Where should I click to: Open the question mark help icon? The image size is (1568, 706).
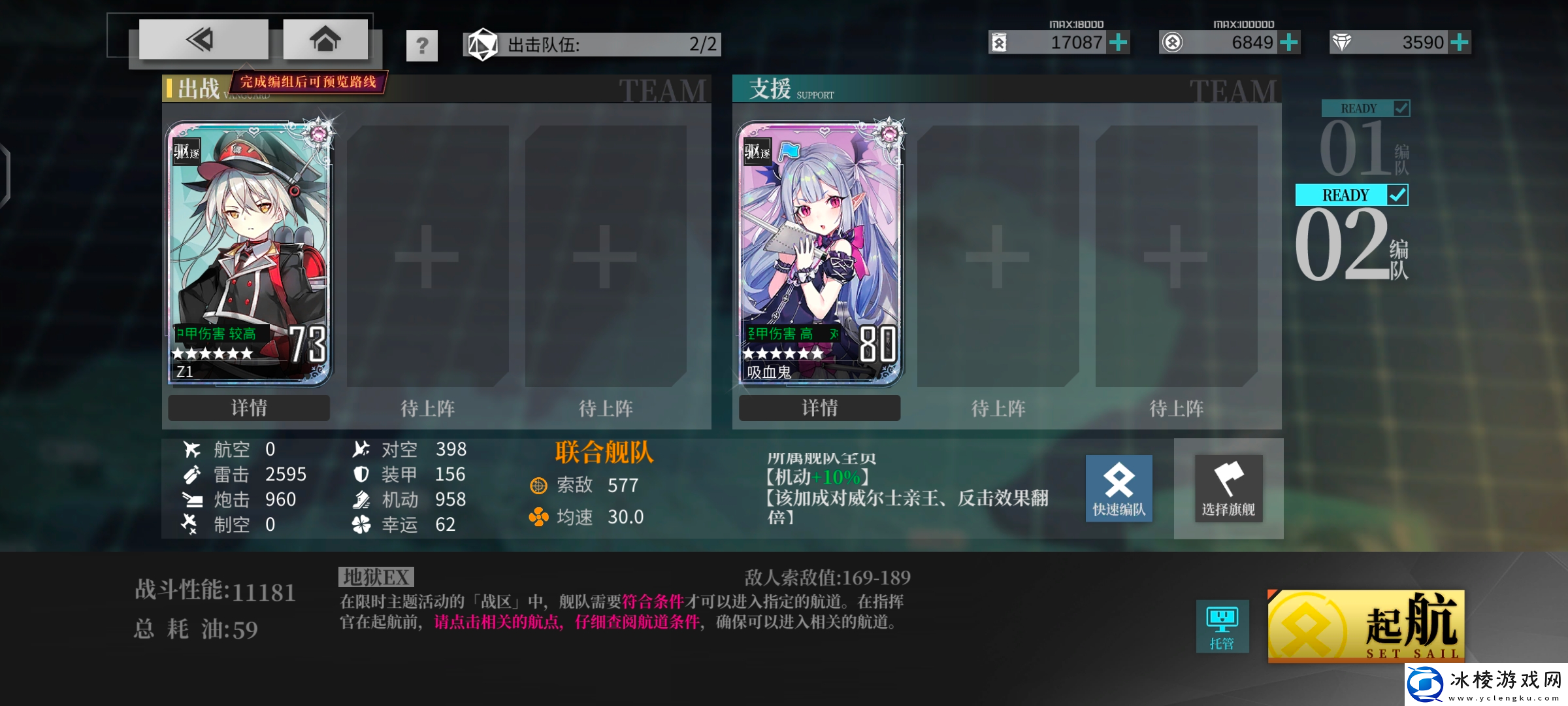[x=421, y=44]
